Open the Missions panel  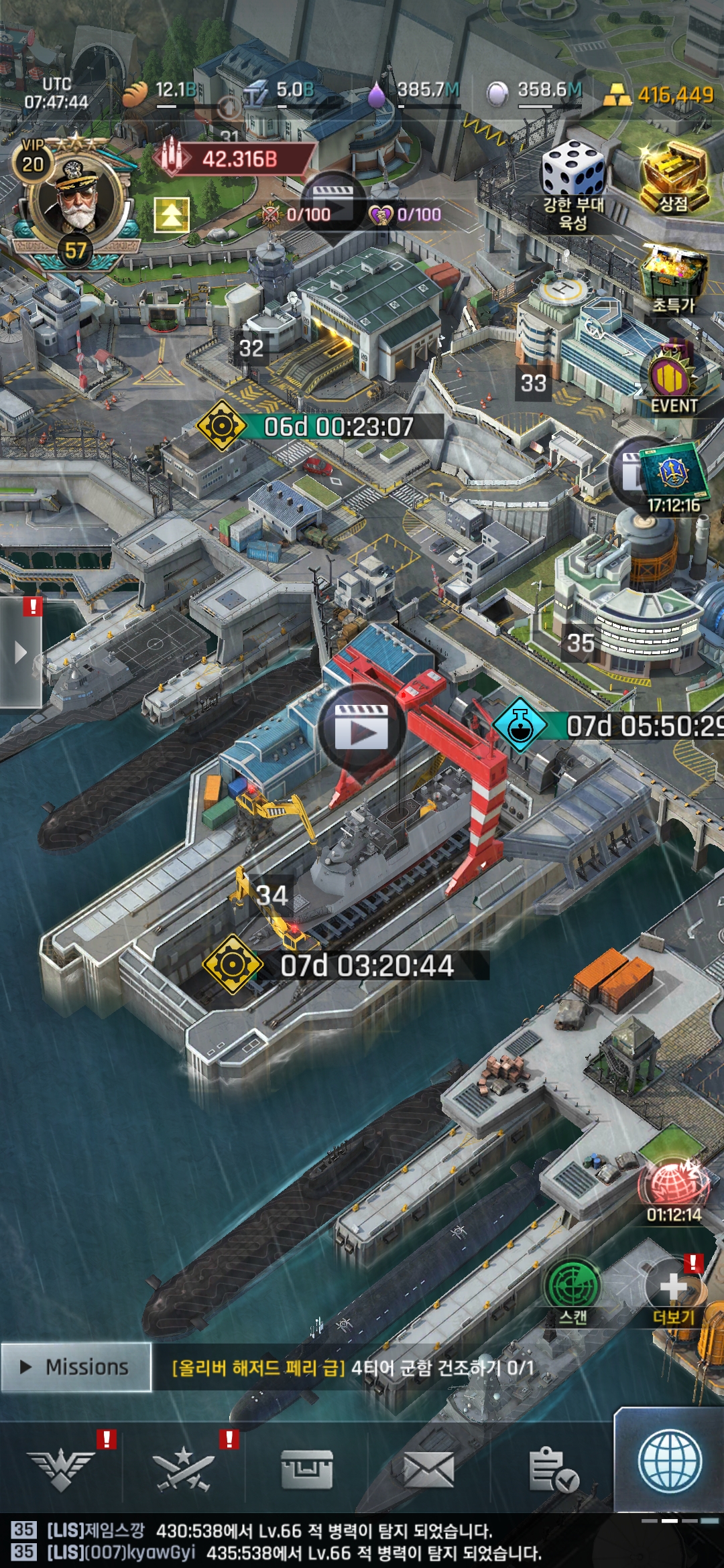(x=76, y=1367)
